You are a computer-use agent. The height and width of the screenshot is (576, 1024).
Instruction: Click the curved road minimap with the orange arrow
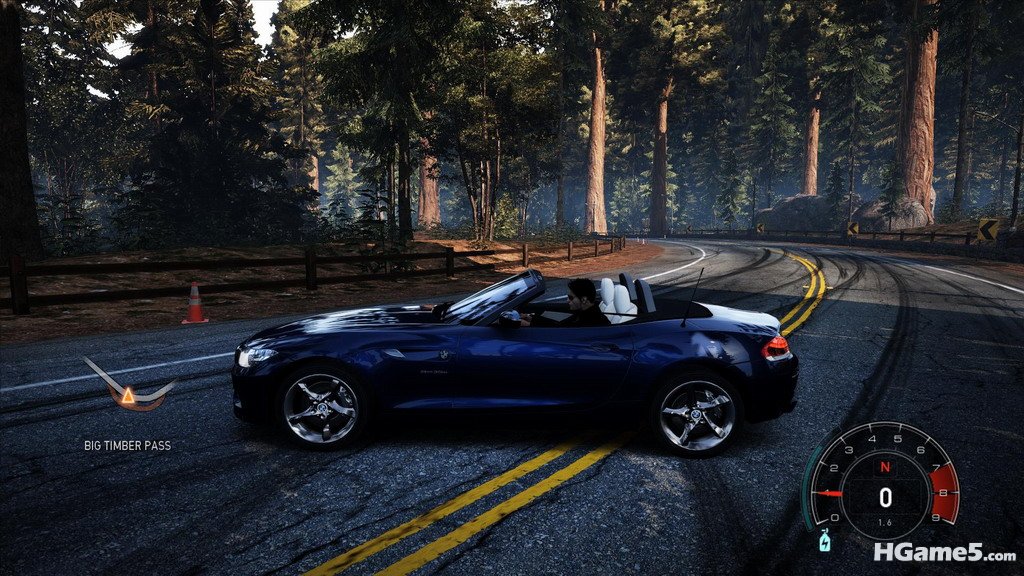coord(128,388)
